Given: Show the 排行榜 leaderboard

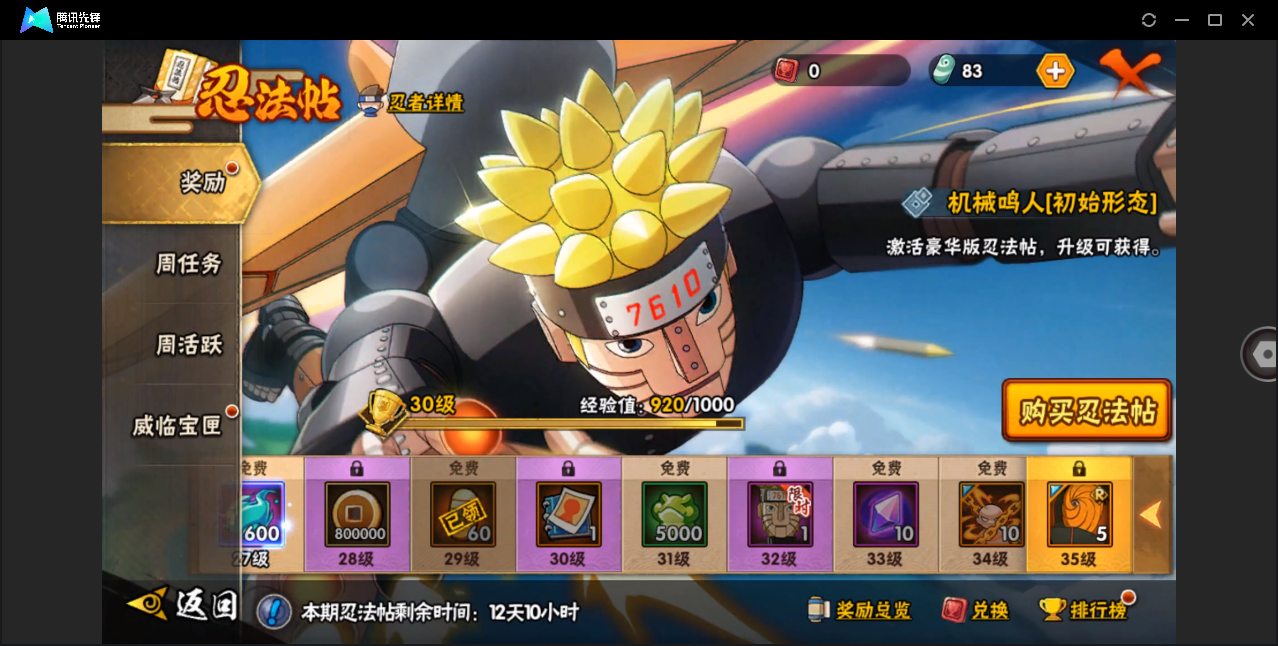Looking at the screenshot, I should (x=1084, y=610).
